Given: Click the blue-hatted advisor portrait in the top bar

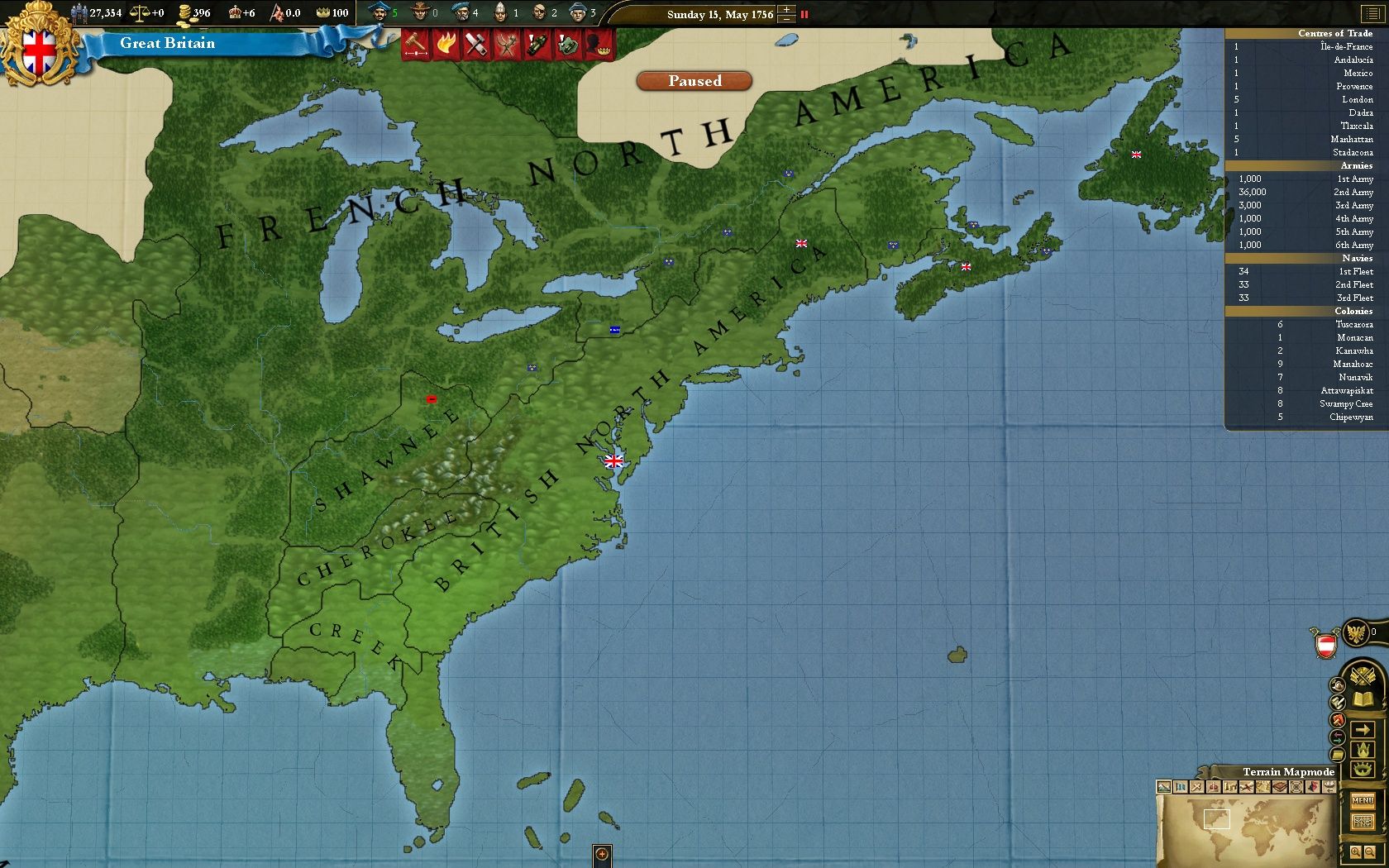Looking at the screenshot, I should click(x=379, y=12).
